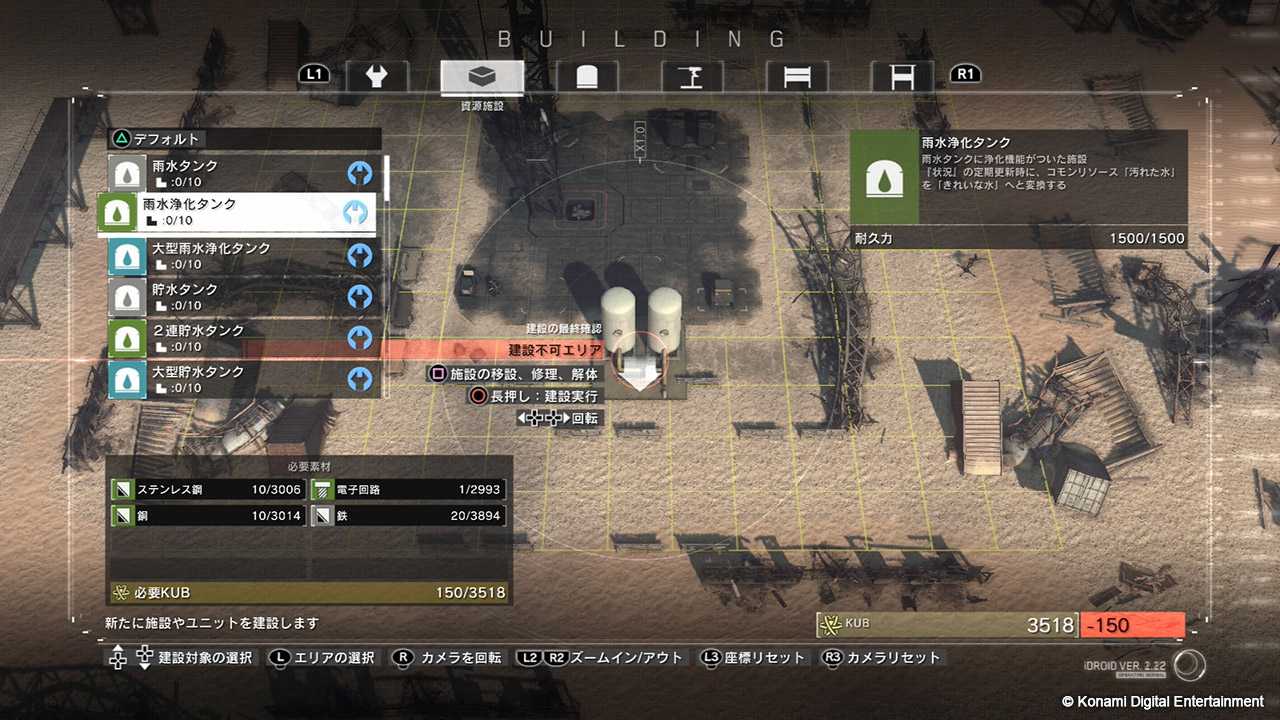The image size is (1280, 720).
Task: Click the water droplet icon for 雨水タンク
Action: [x=125, y=171]
